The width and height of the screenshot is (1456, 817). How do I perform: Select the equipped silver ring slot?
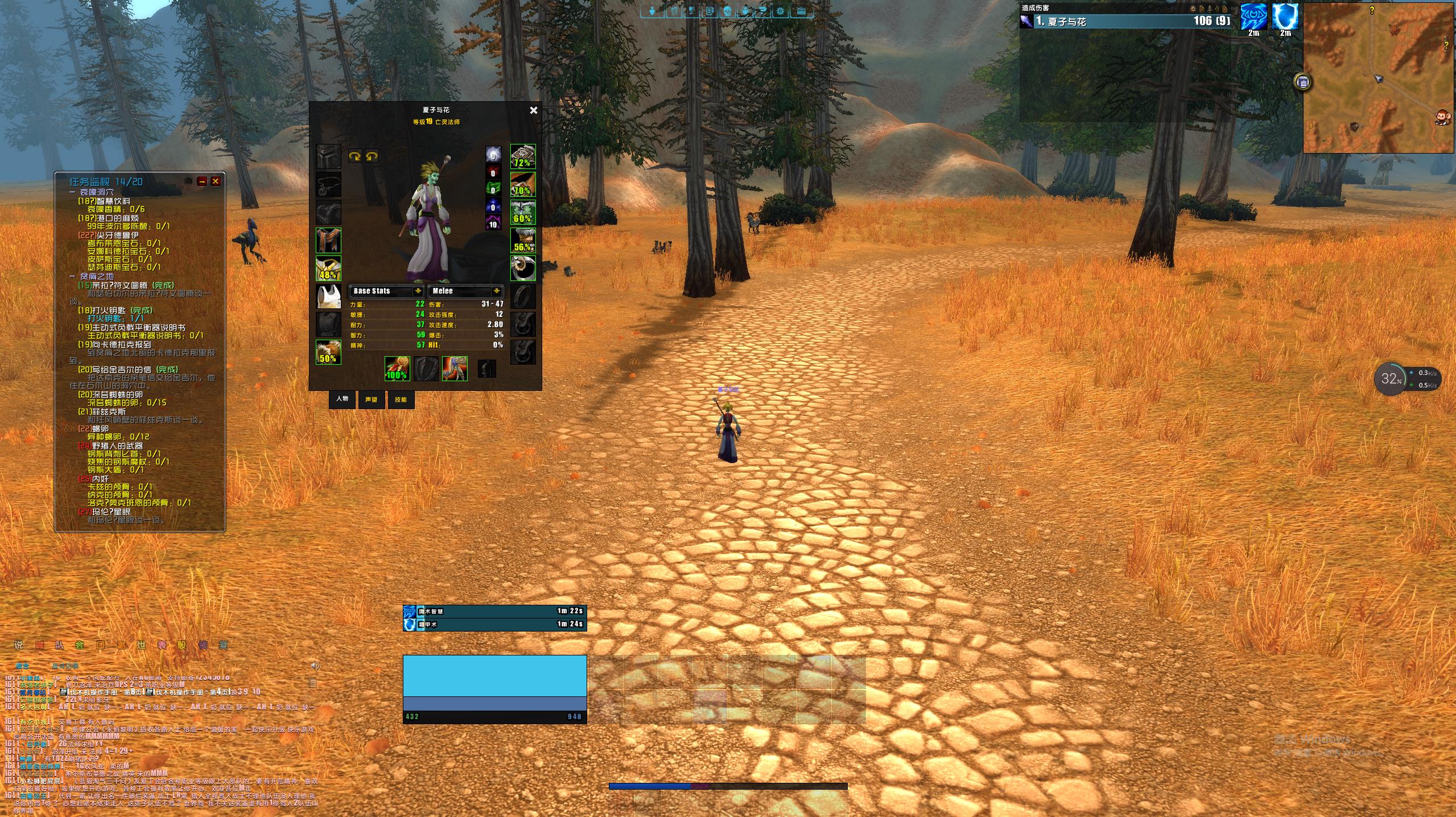522,269
